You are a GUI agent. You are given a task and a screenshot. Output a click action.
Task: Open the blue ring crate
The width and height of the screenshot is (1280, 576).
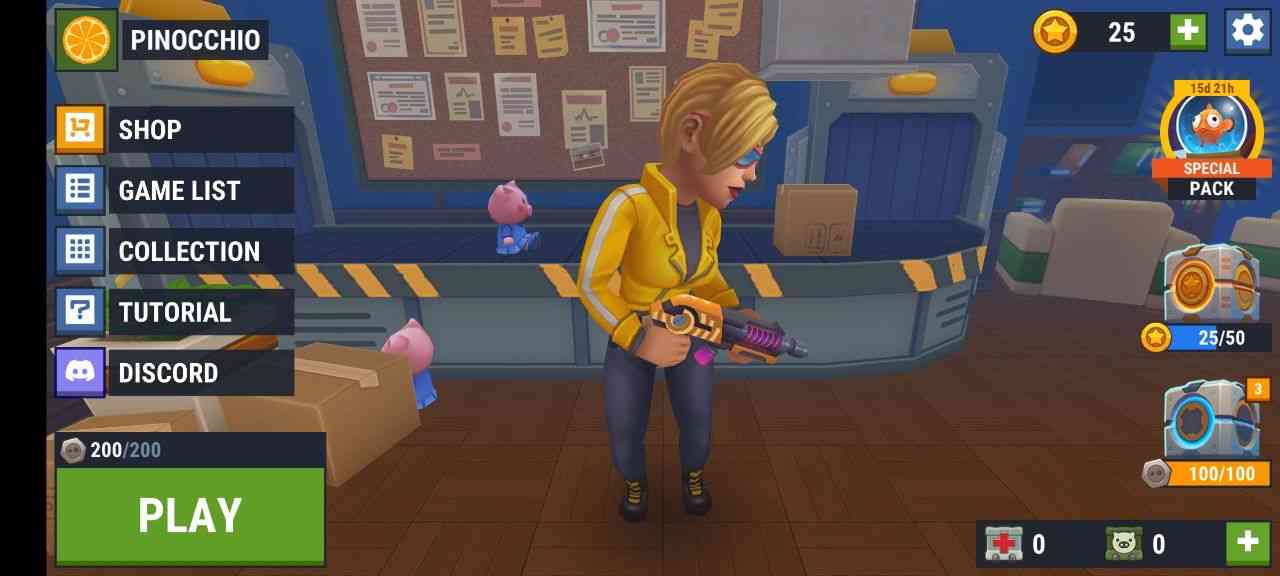[x=1210, y=420]
